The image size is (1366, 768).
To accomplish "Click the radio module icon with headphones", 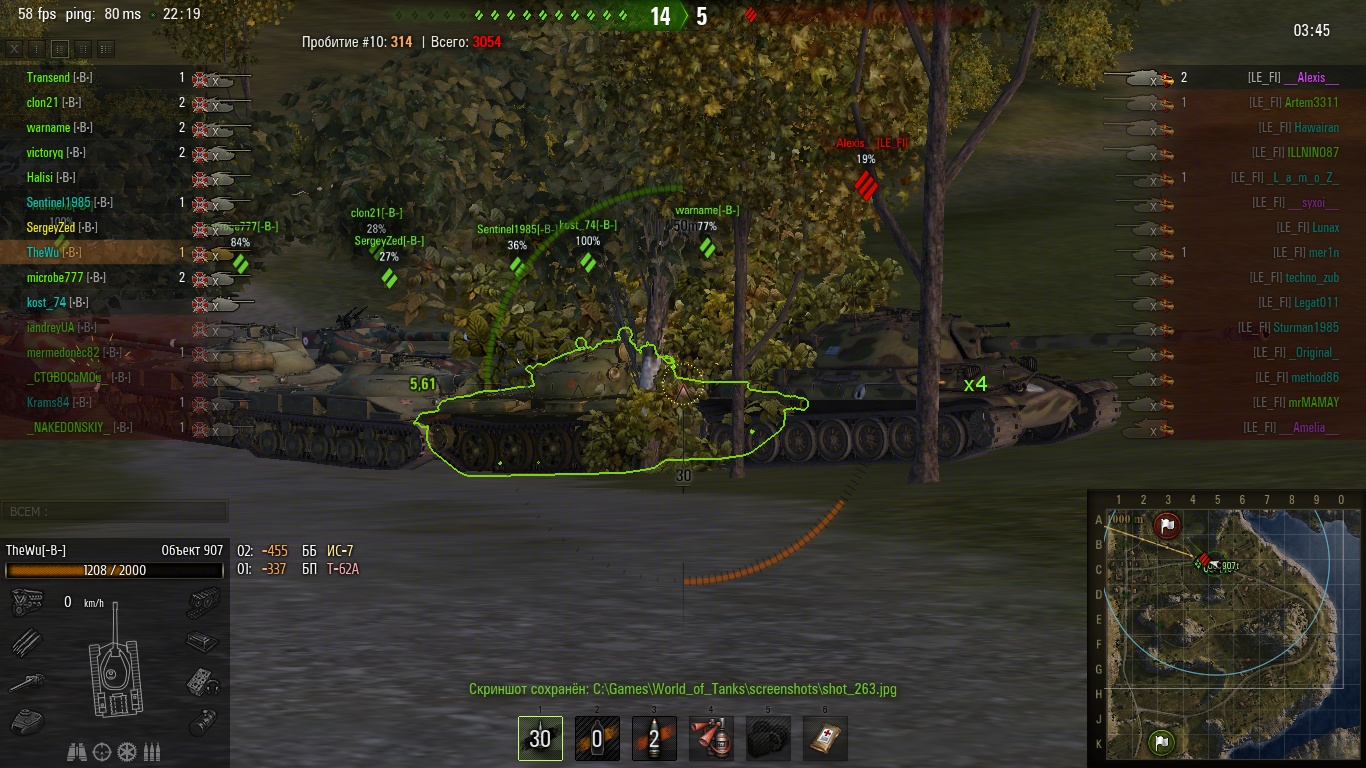I will 203,682.
